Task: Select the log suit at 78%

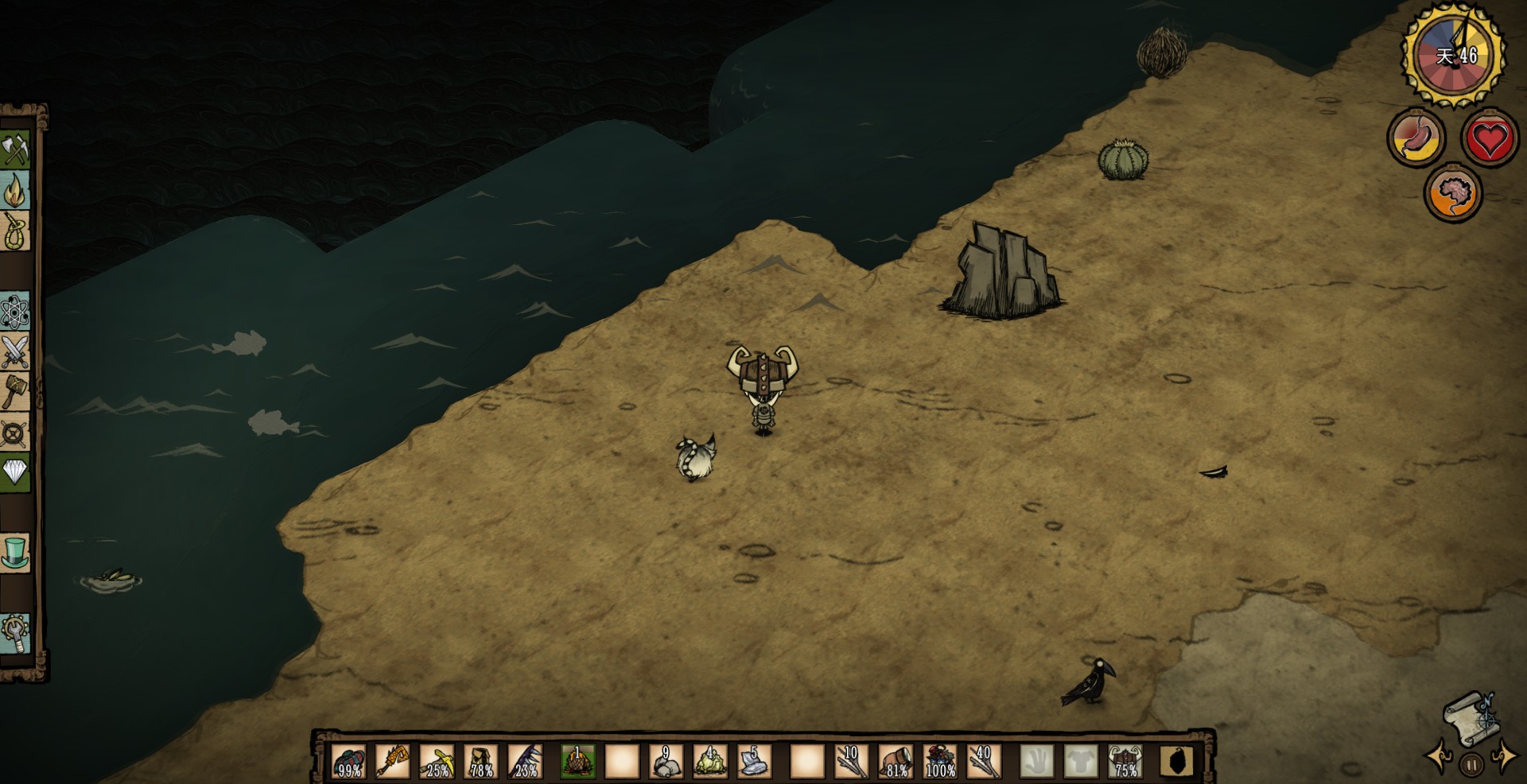Action: [481, 761]
